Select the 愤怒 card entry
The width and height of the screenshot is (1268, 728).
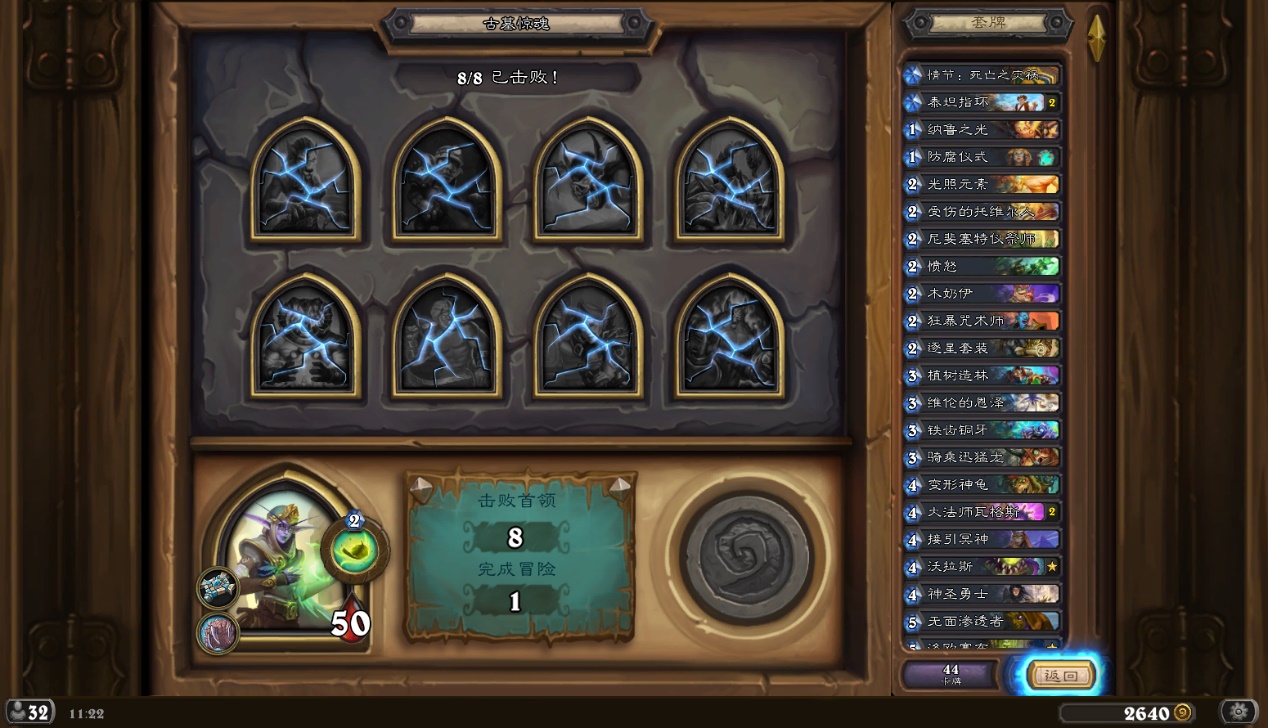pyautogui.click(x=981, y=266)
